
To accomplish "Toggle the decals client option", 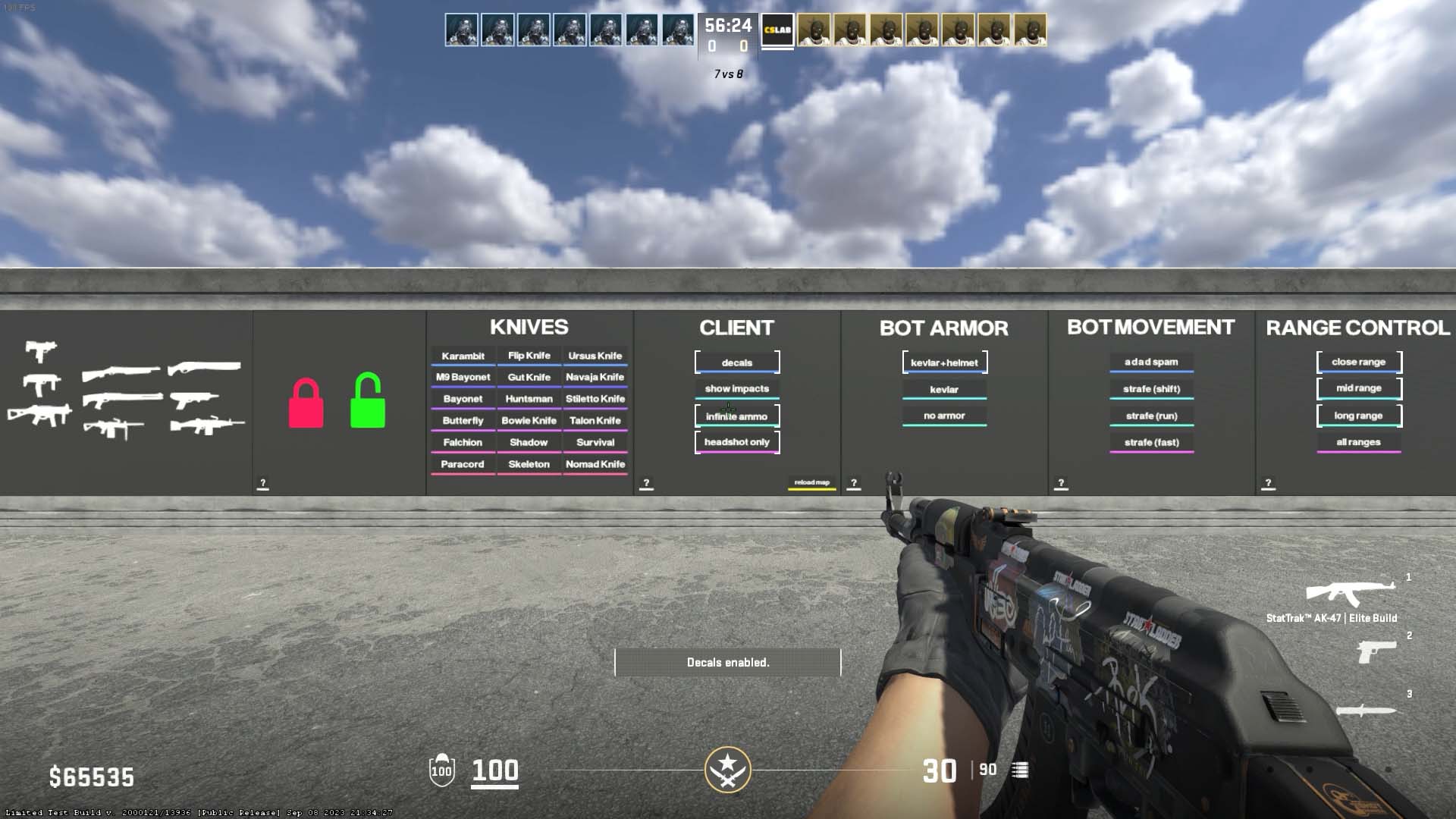I will coord(736,362).
